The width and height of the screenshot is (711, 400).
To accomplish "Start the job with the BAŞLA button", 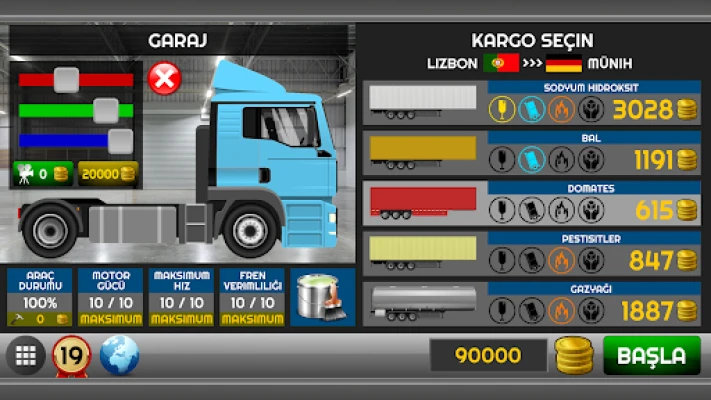I will pos(651,355).
